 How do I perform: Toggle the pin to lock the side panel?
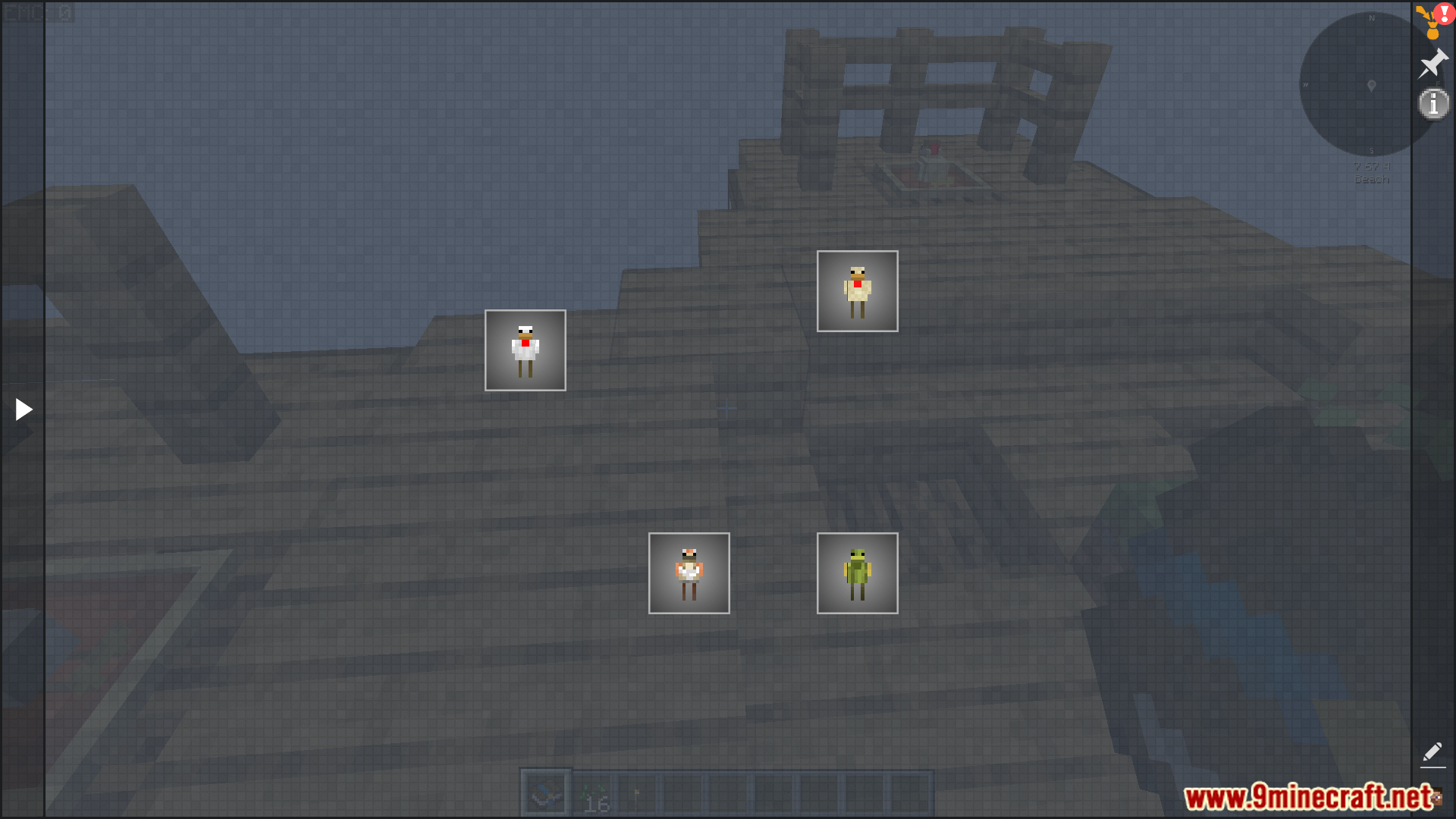[x=1433, y=64]
